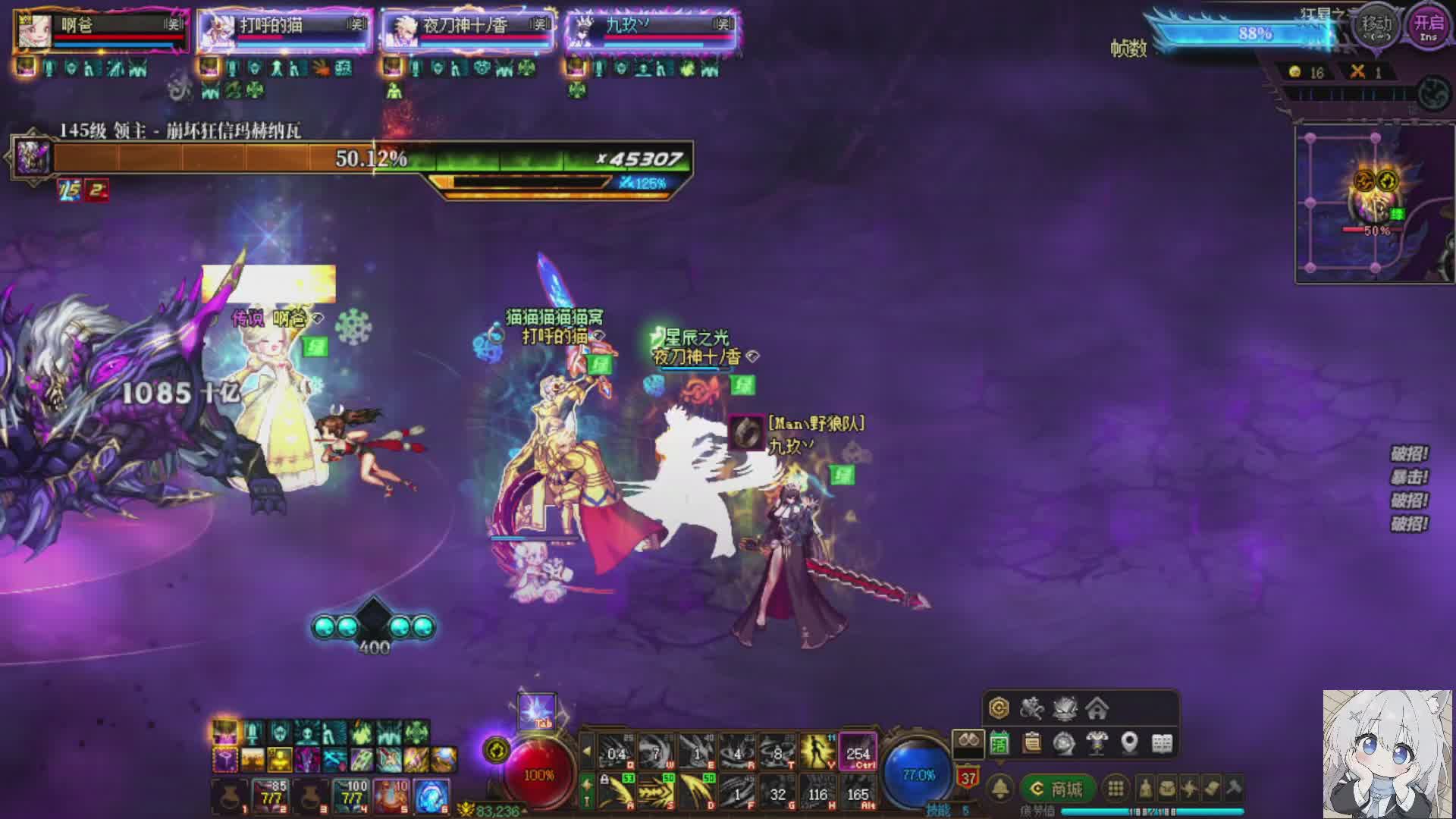The width and height of the screenshot is (1456, 819).
Task: Open the nine-dot grid menu
Action: pyautogui.click(x=1116, y=789)
